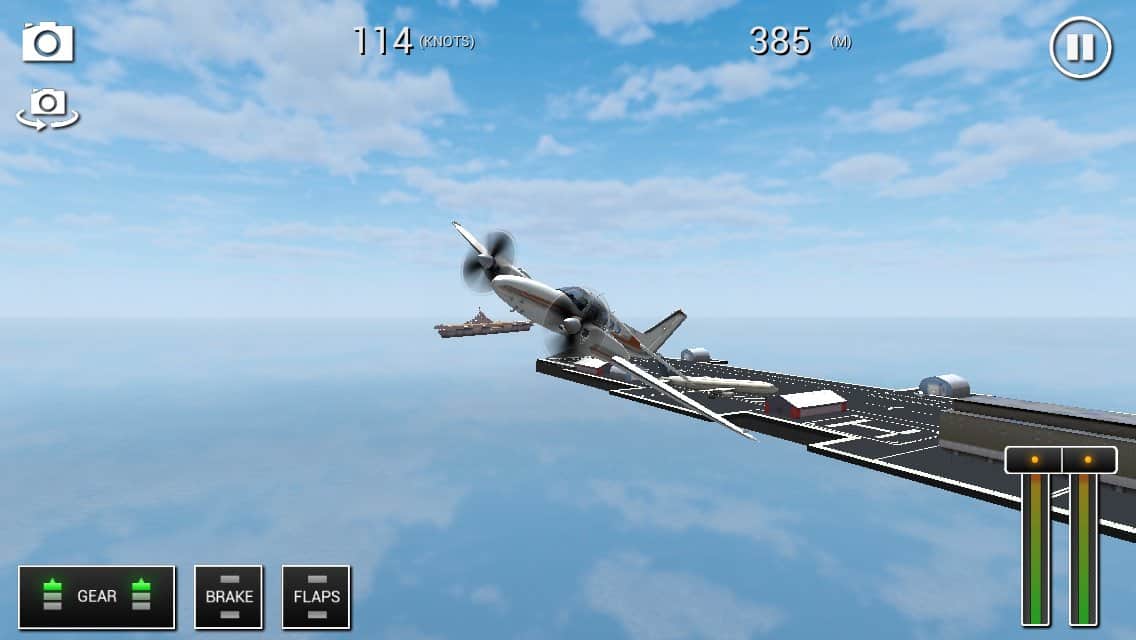The image size is (1136, 640).
Task: Toggle the FLAPS button
Action: [316, 597]
